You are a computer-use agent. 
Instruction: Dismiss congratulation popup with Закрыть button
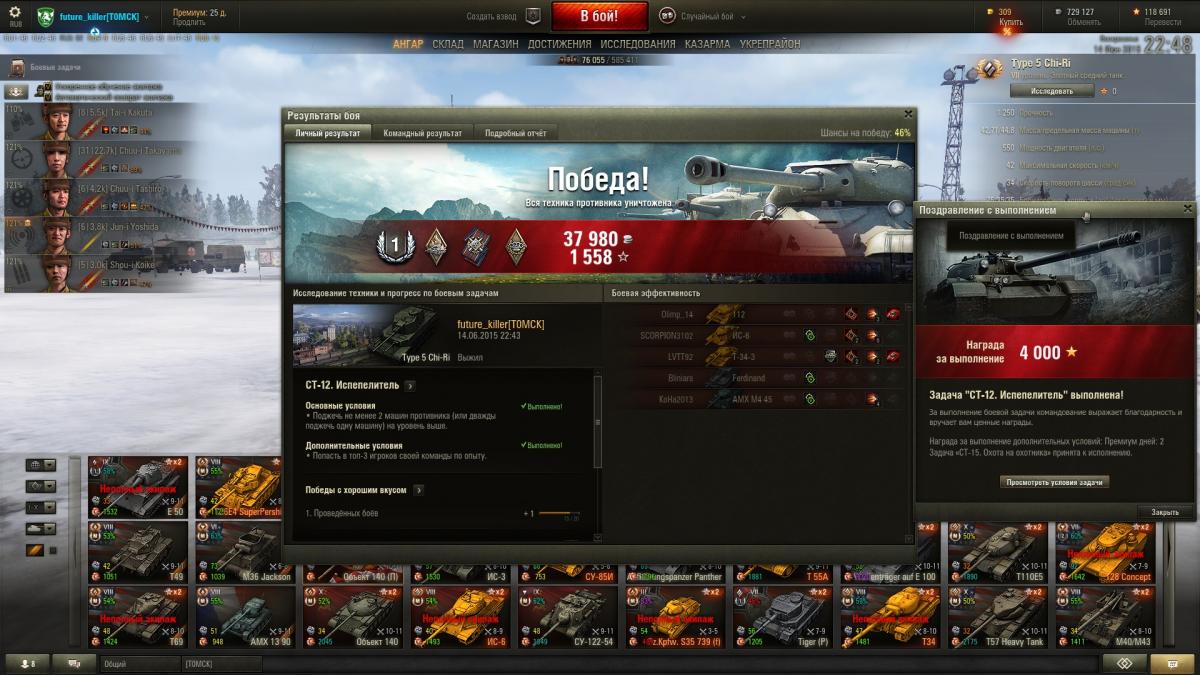point(1165,512)
